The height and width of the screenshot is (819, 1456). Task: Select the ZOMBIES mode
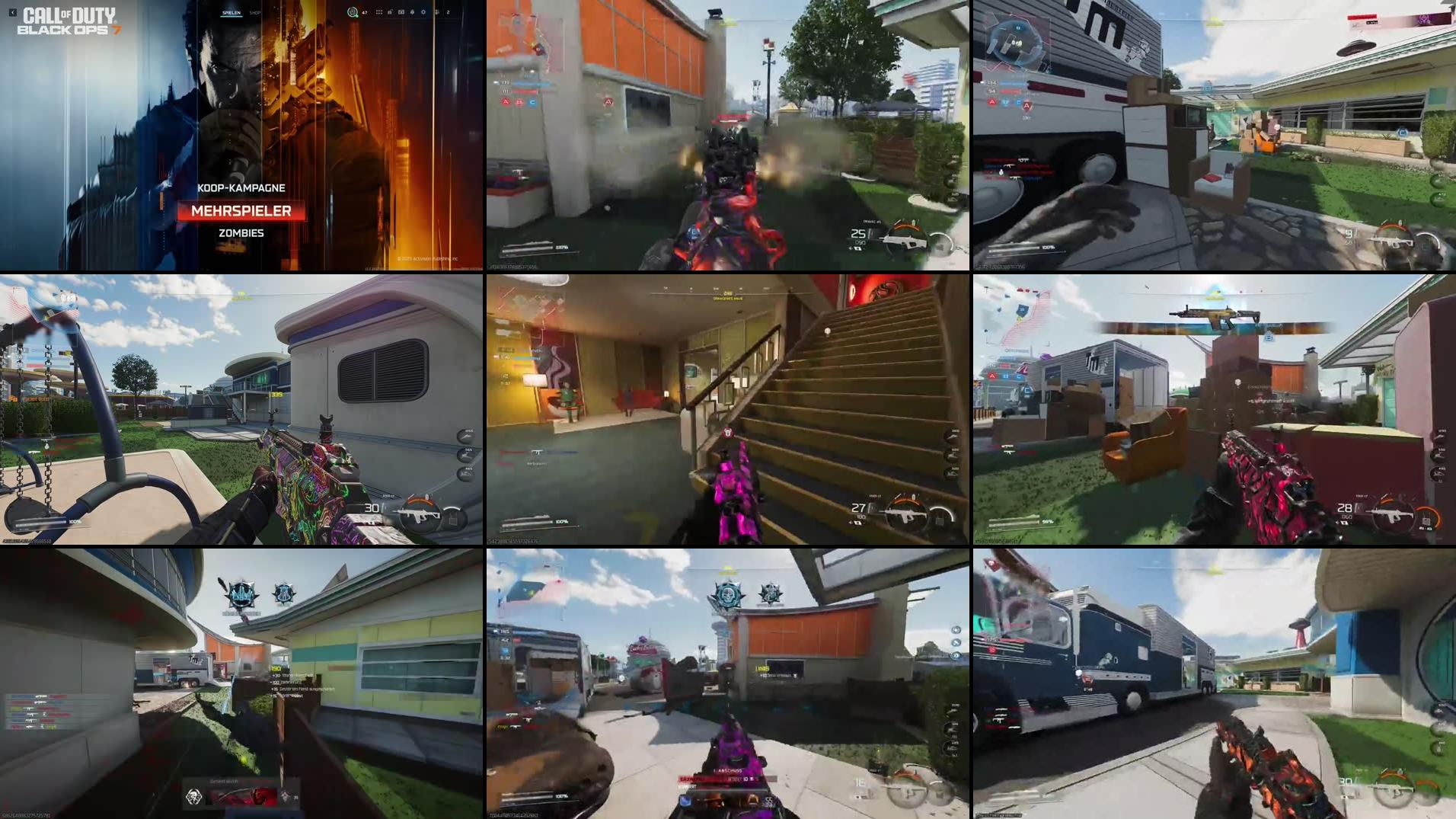tap(241, 232)
